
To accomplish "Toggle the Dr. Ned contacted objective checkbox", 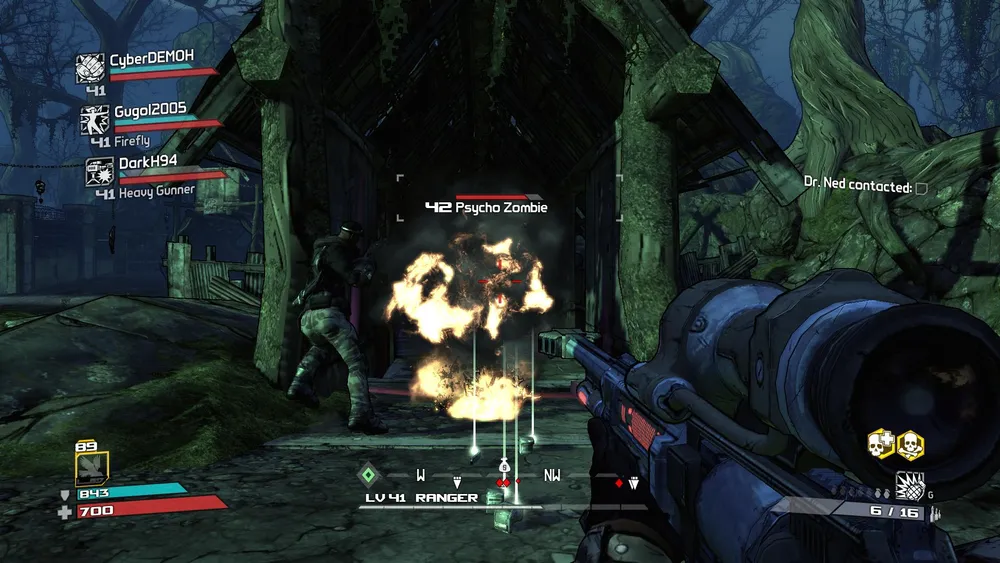I will pos(921,188).
